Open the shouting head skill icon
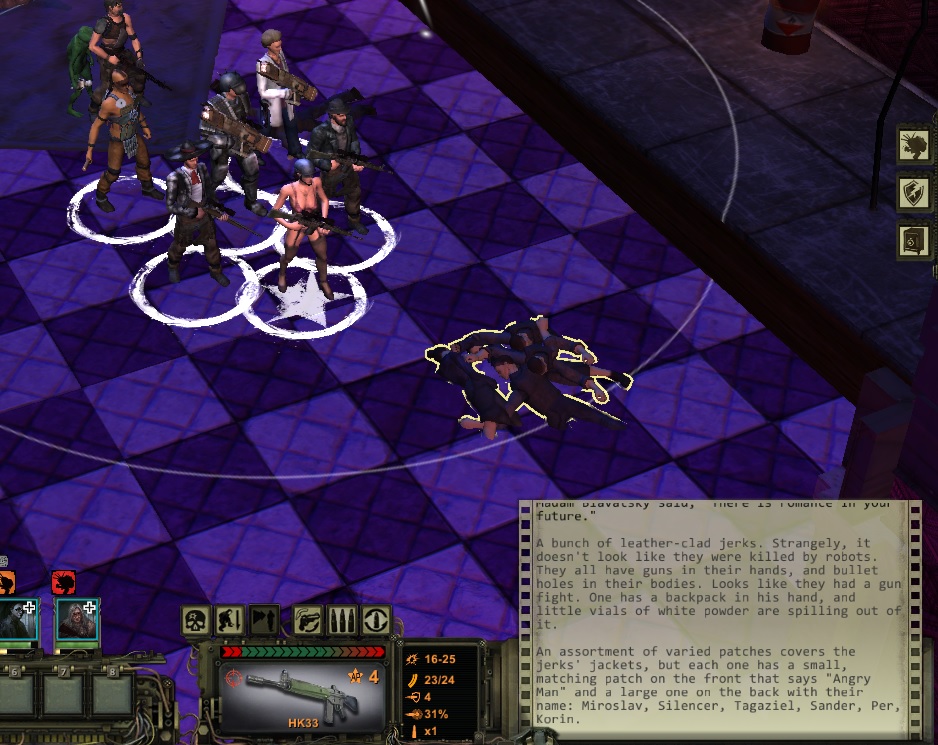The height and width of the screenshot is (745, 938). click(914, 144)
